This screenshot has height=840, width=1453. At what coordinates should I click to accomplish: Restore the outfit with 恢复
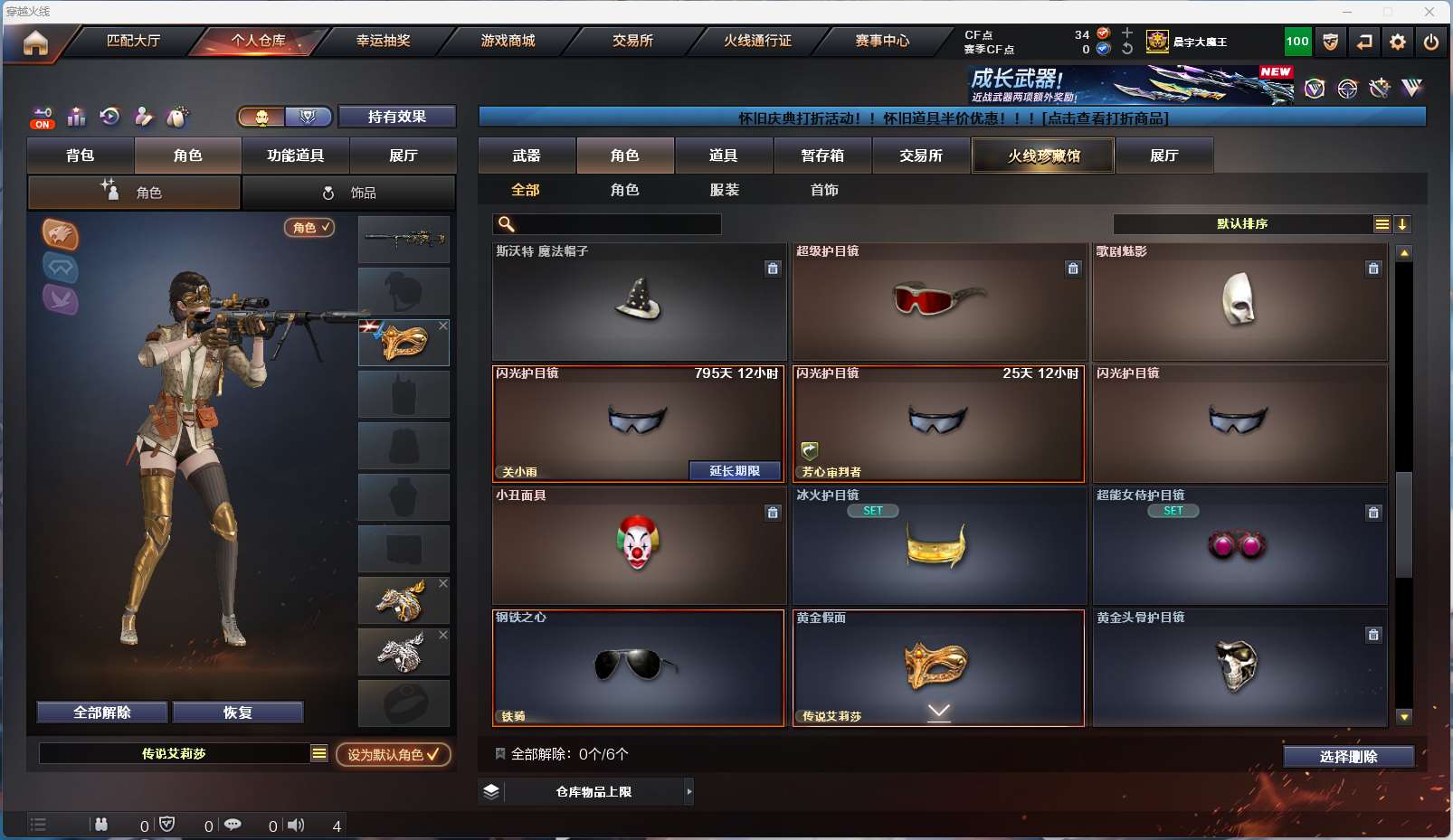coord(237,713)
